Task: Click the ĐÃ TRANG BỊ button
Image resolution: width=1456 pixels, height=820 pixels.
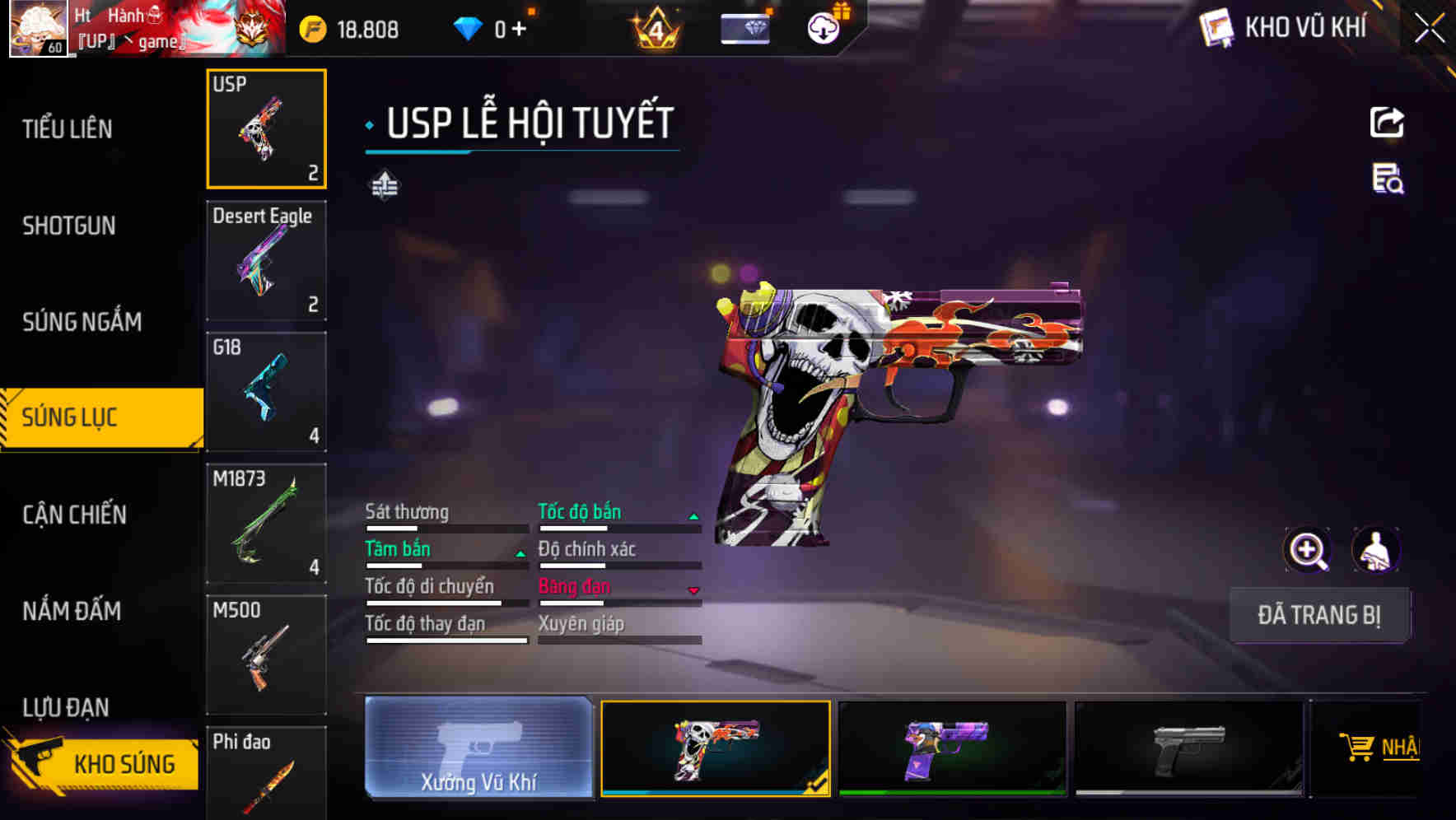Action: (x=1320, y=614)
